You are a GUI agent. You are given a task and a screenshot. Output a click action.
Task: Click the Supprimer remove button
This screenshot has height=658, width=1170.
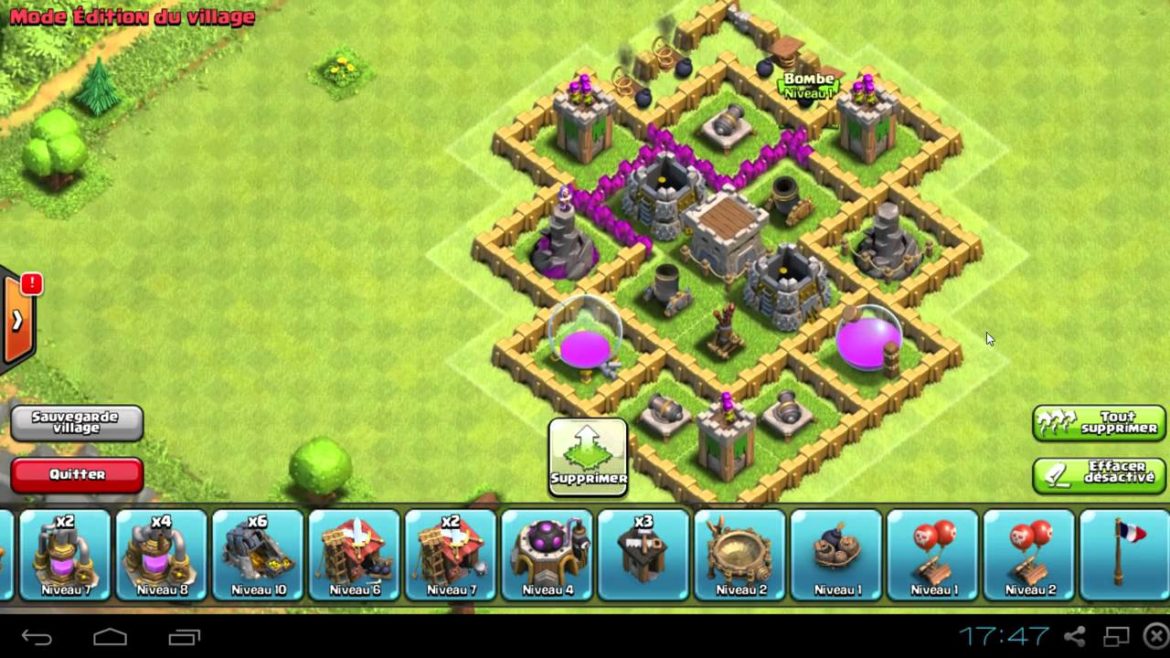click(x=588, y=456)
